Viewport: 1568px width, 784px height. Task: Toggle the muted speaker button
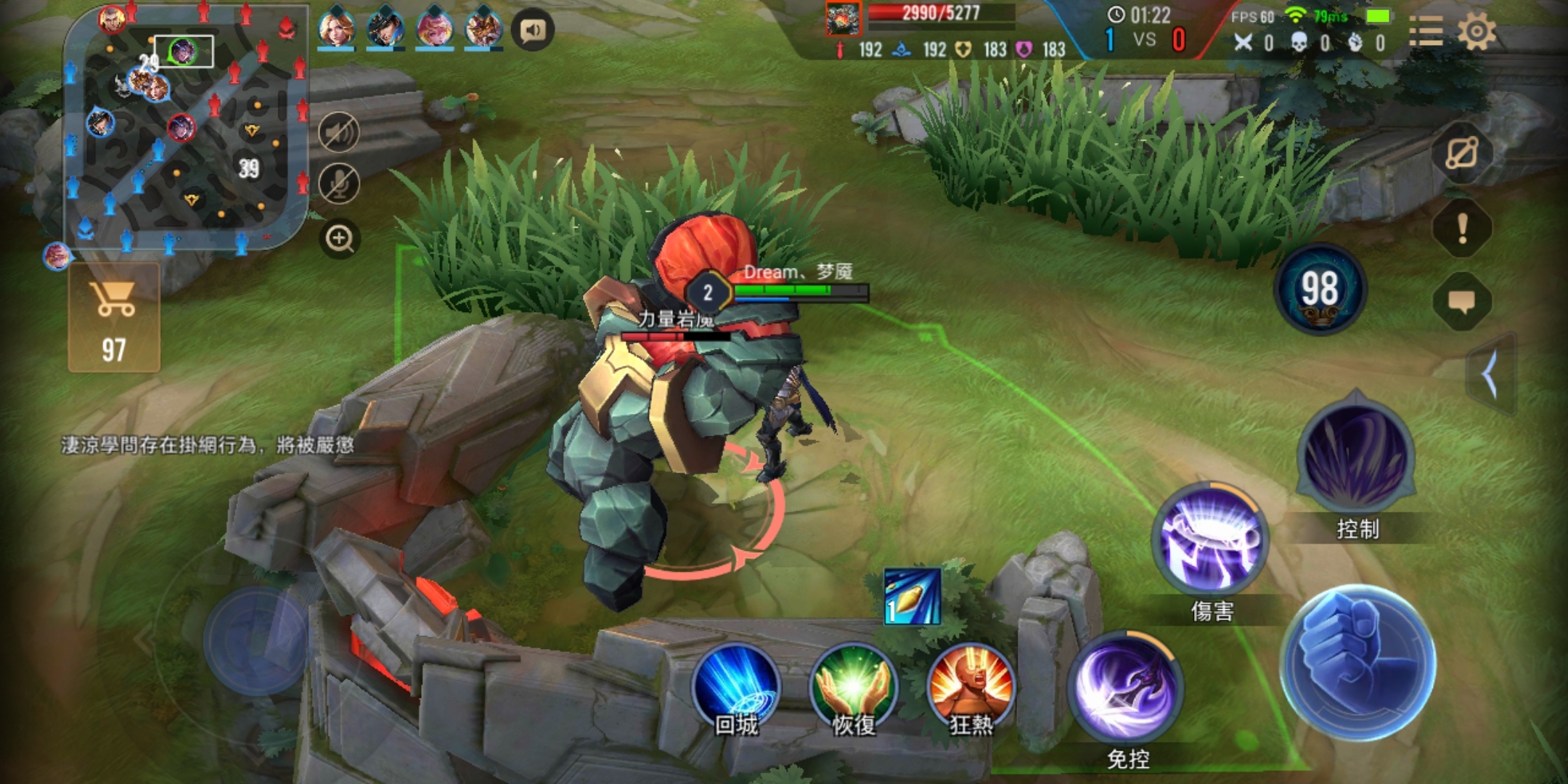[339, 133]
